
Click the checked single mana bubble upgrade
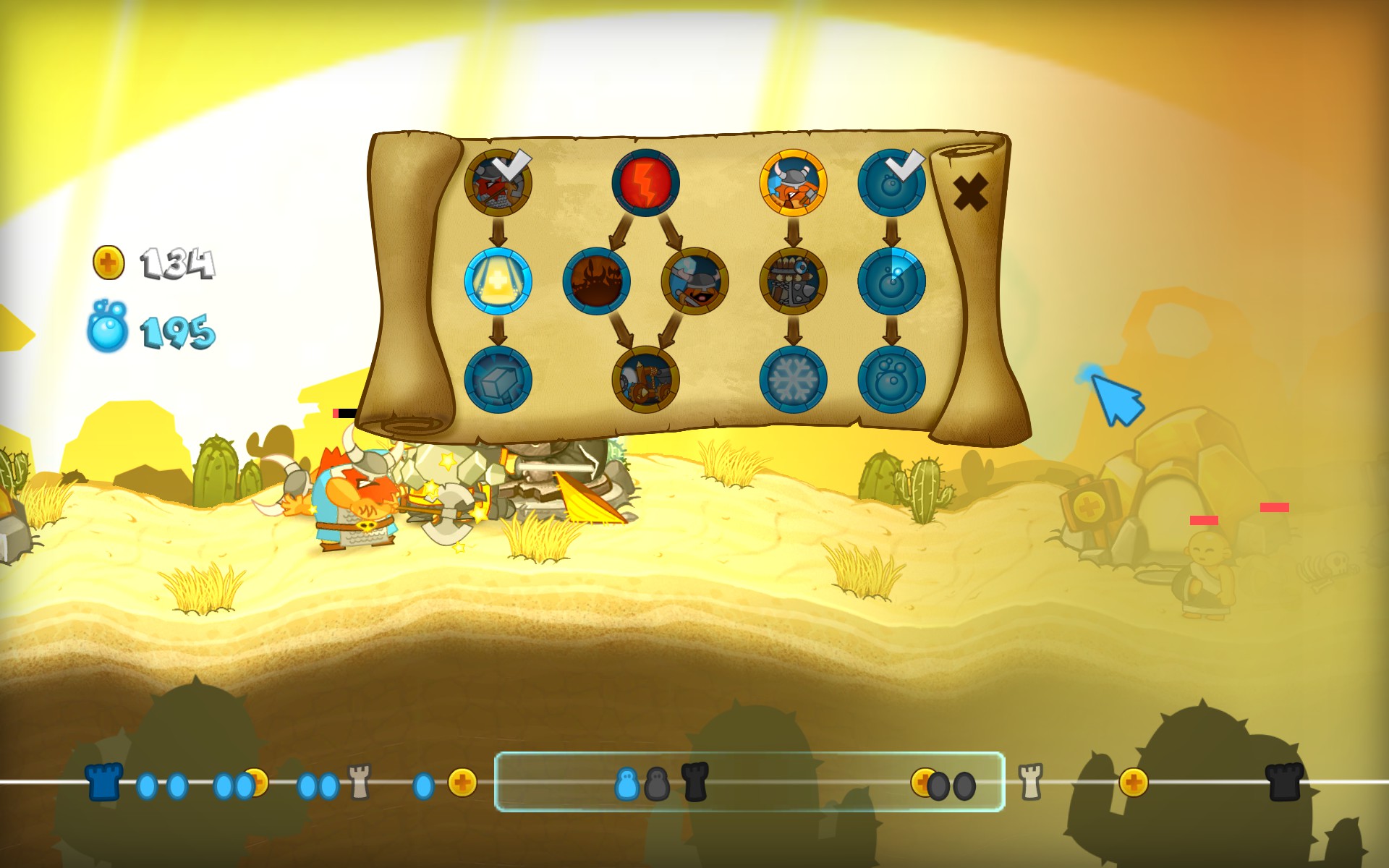pyautogui.click(x=891, y=182)
